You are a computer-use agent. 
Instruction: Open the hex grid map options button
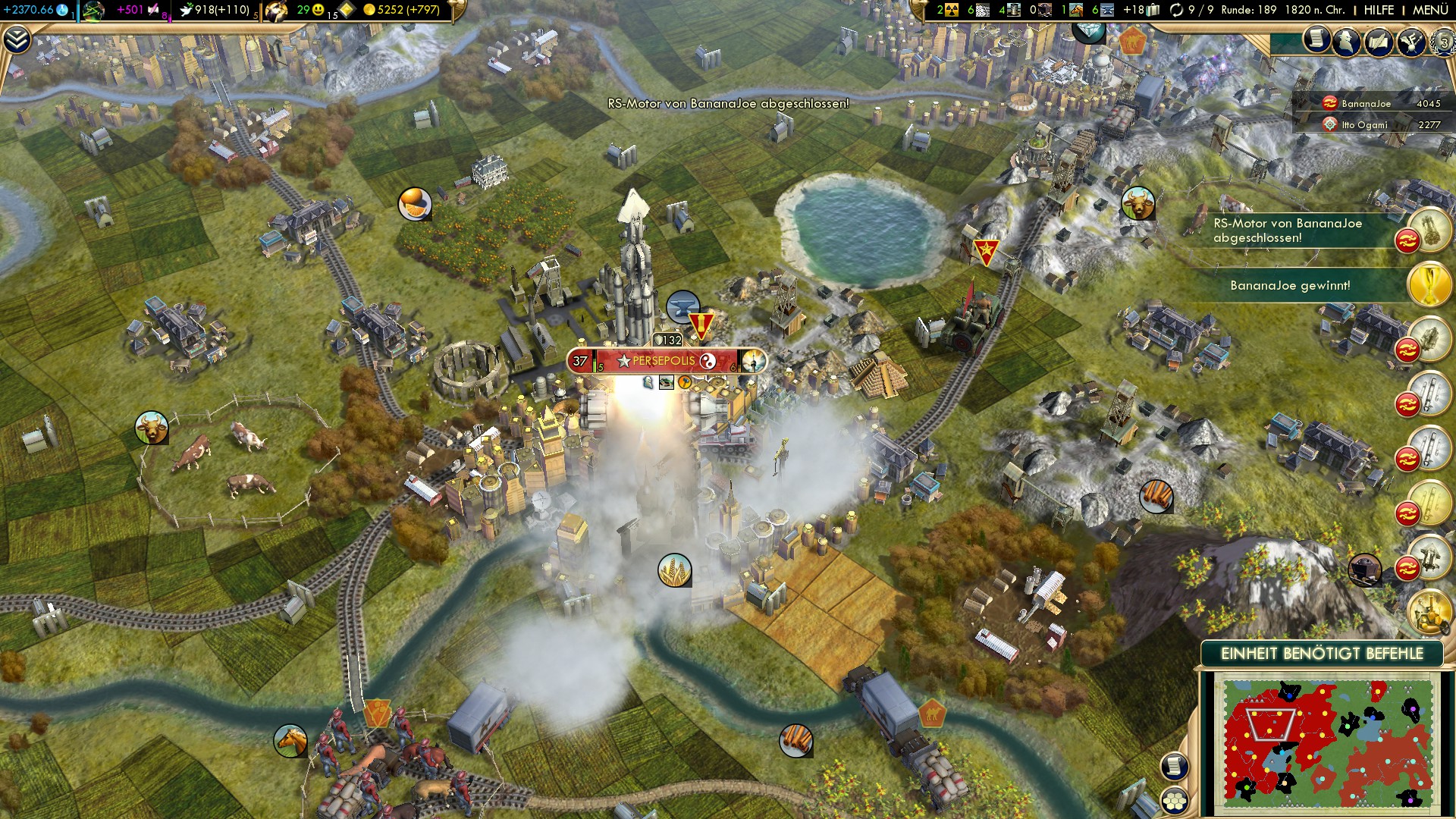1175,801
